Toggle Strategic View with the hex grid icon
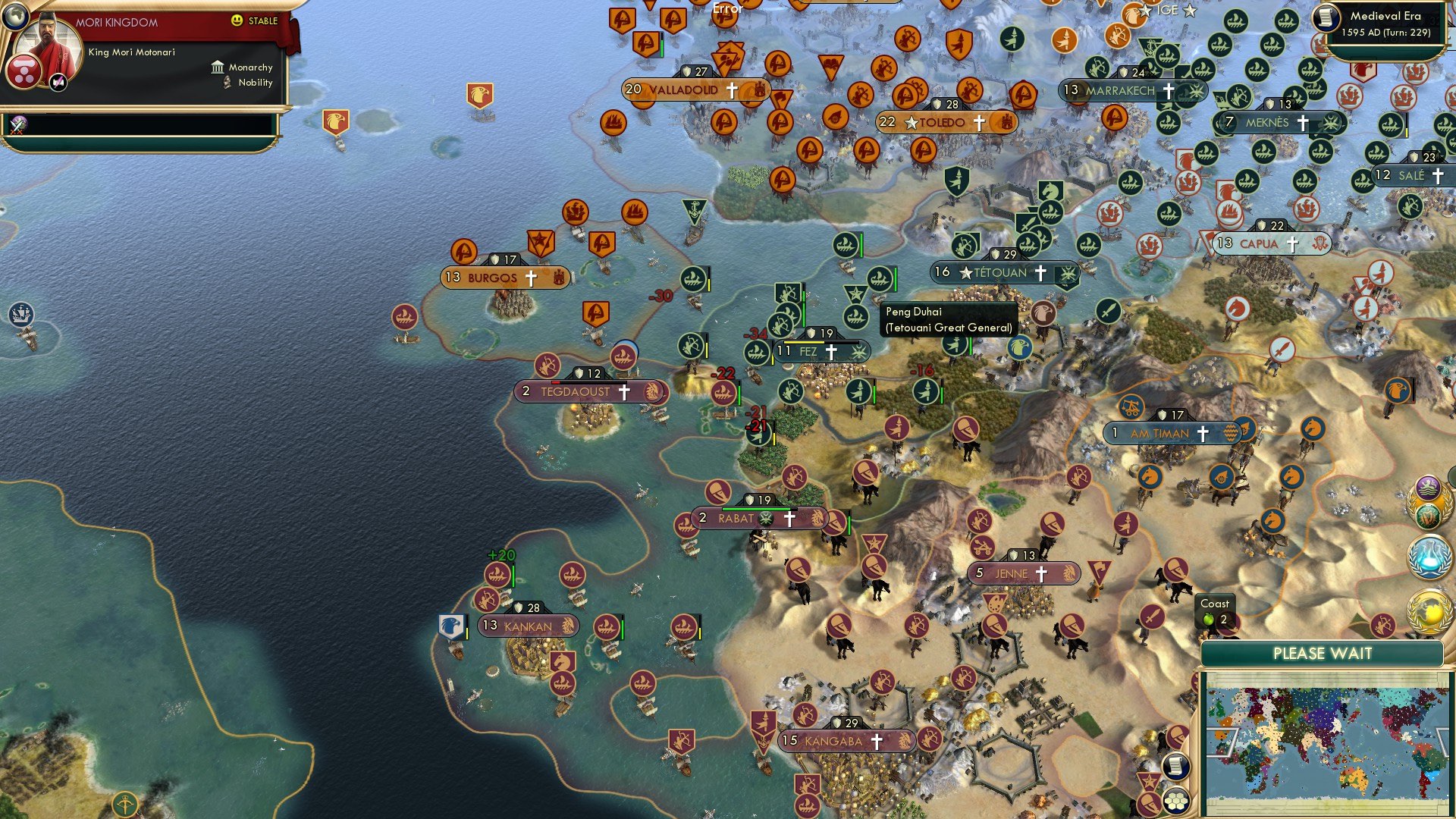The height and width of the screenshot is (819, 1456). tap(1177, 801)
